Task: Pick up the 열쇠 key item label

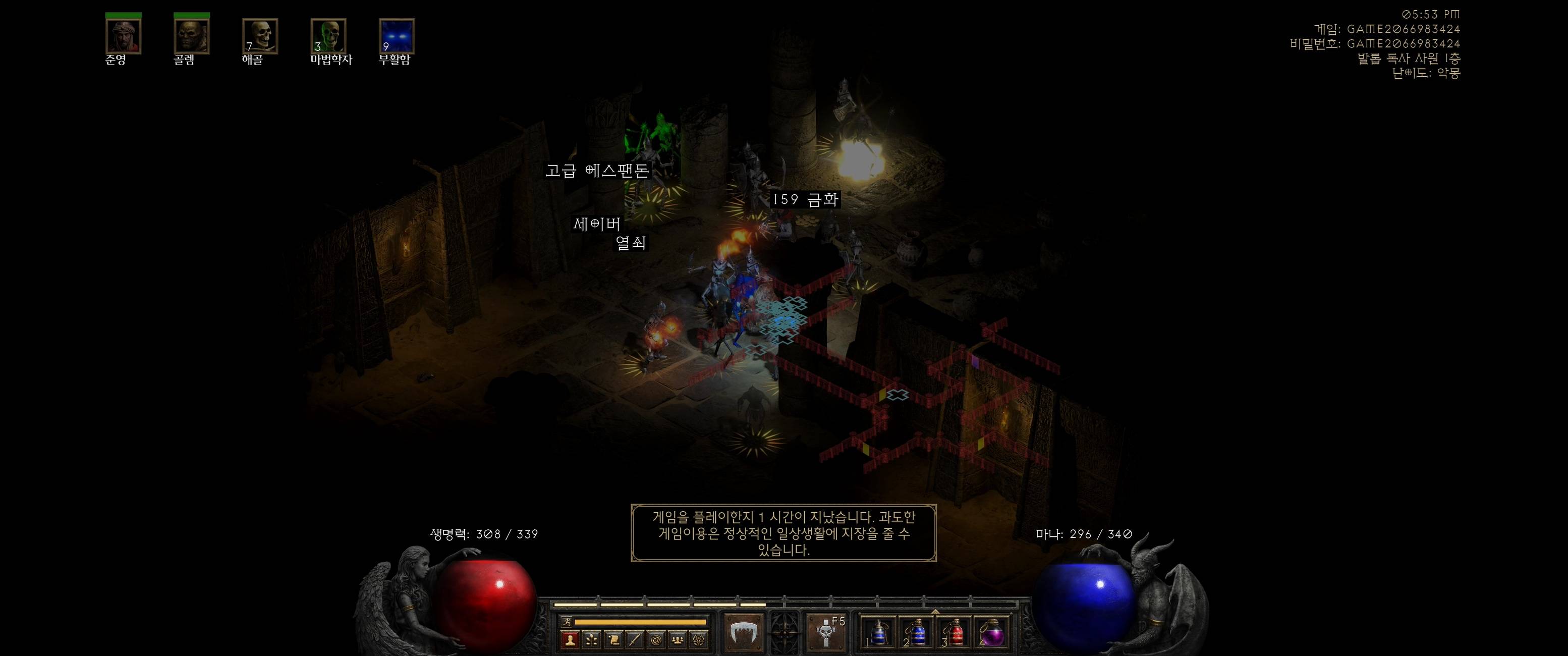Action: 631,243
